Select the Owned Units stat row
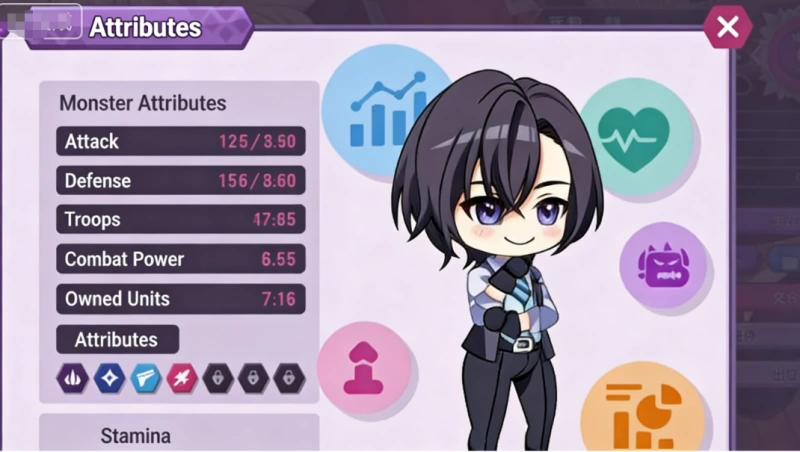The height and width of the screenshot is (452, 800). point(180,298)
